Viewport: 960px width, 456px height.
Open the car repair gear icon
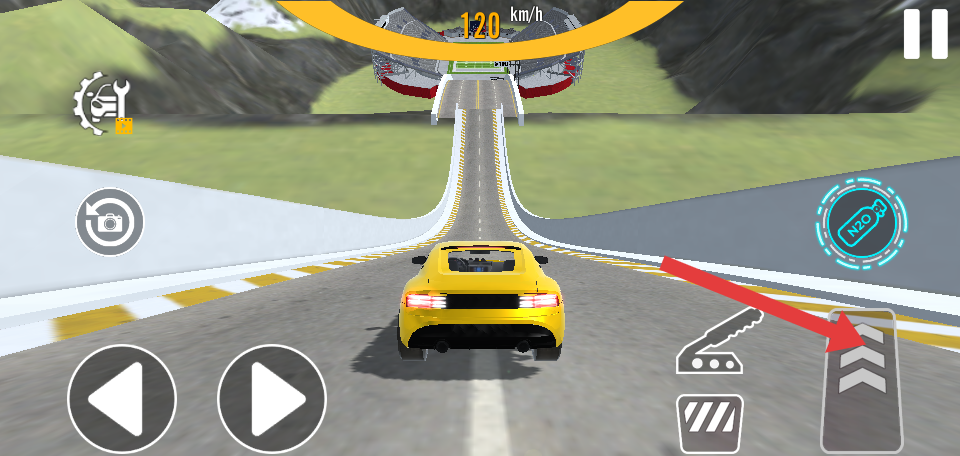point(102,103)
